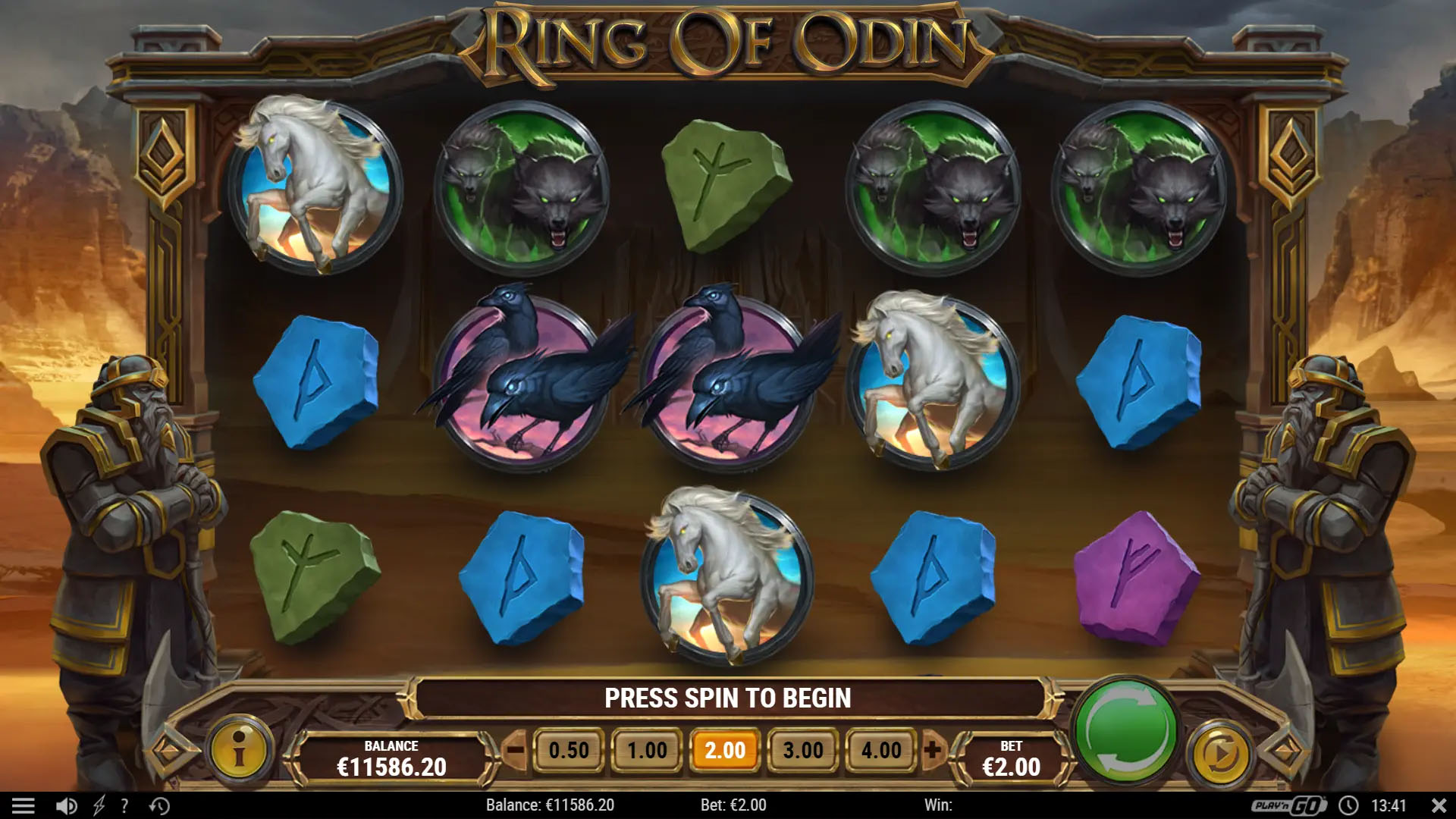Image resolution: width=1456 pixels, height=819 pixels.
Task: Click the highlighted 2.00 bet chip
Action: pyautogui.click(x=725, y=749)
